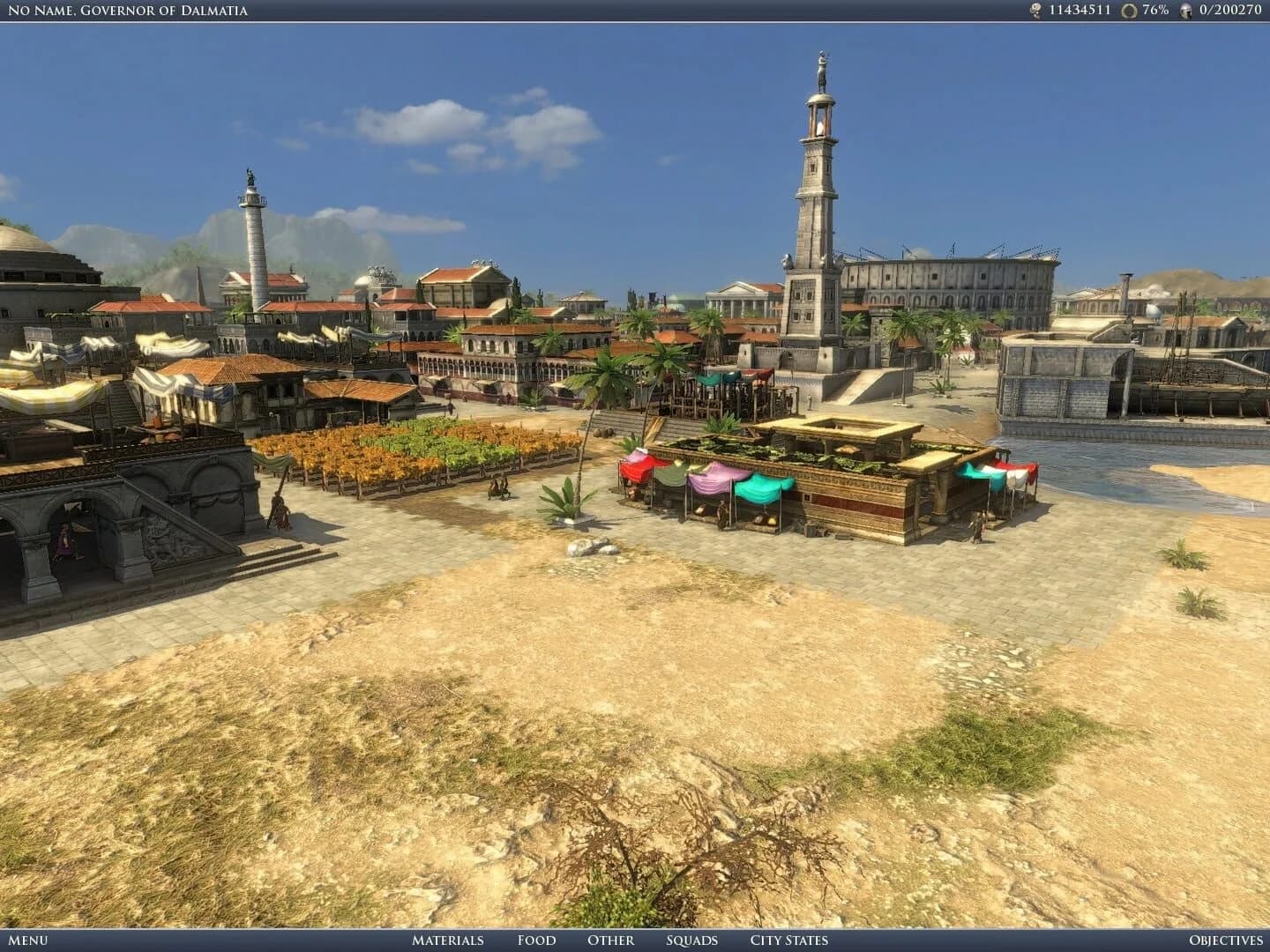Open the Squads panel
The image size is (1270, 952).
click(x=693, y=941)
